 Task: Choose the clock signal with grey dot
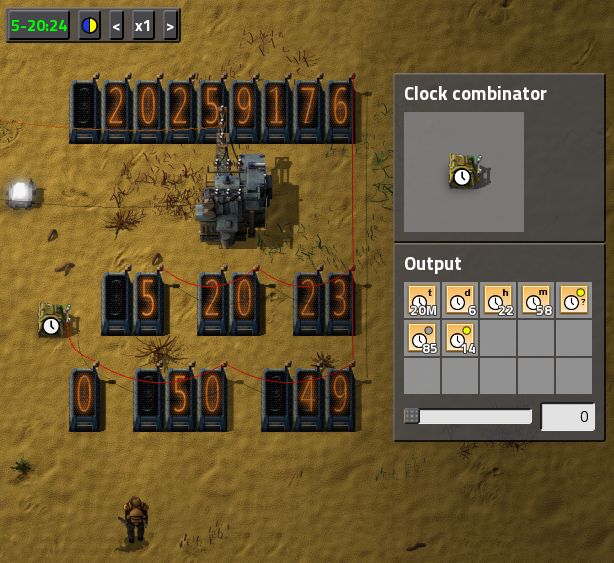tap(422, 338)
